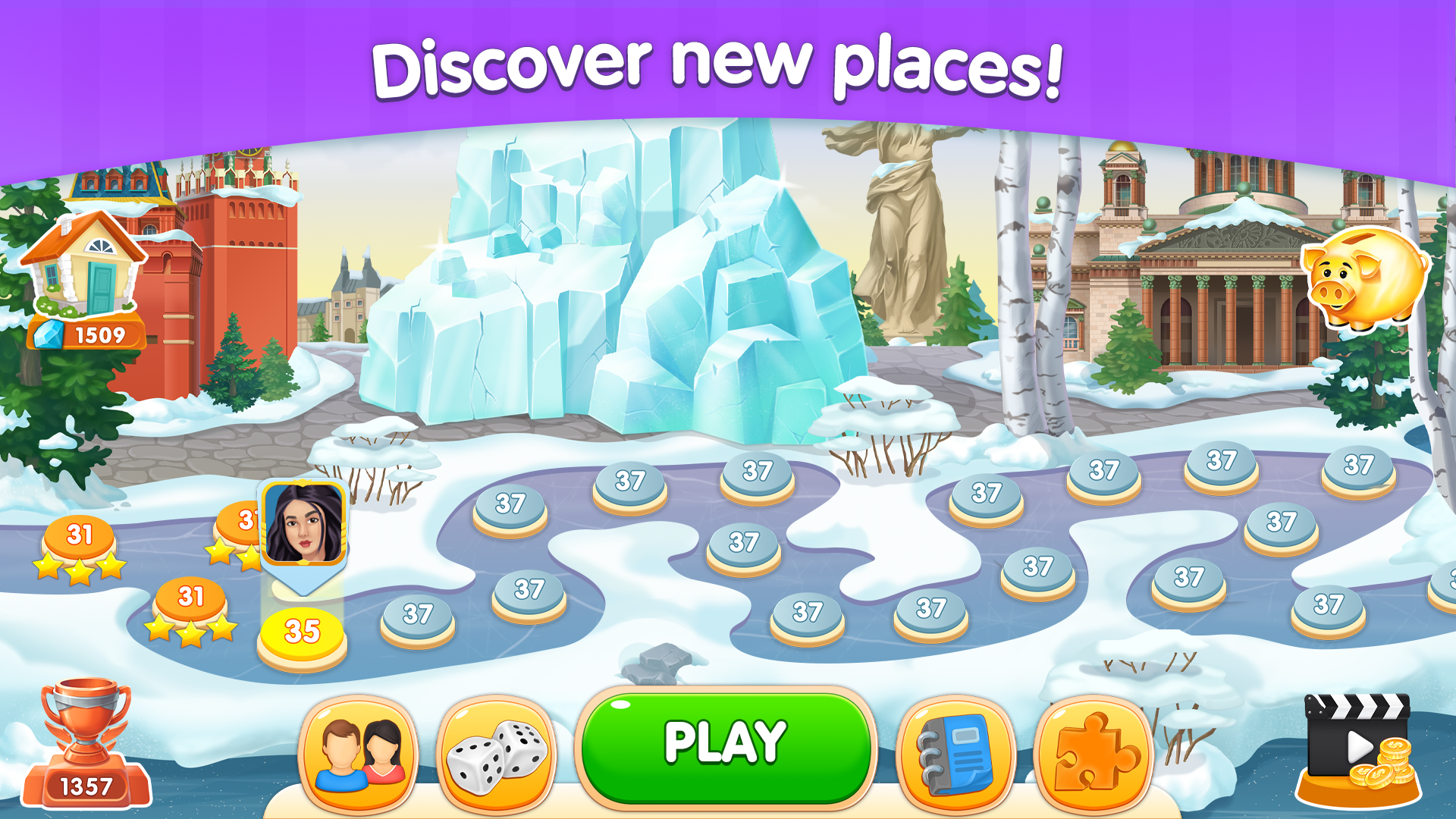Select the orange puzzle piece icon

point(1092,751)
